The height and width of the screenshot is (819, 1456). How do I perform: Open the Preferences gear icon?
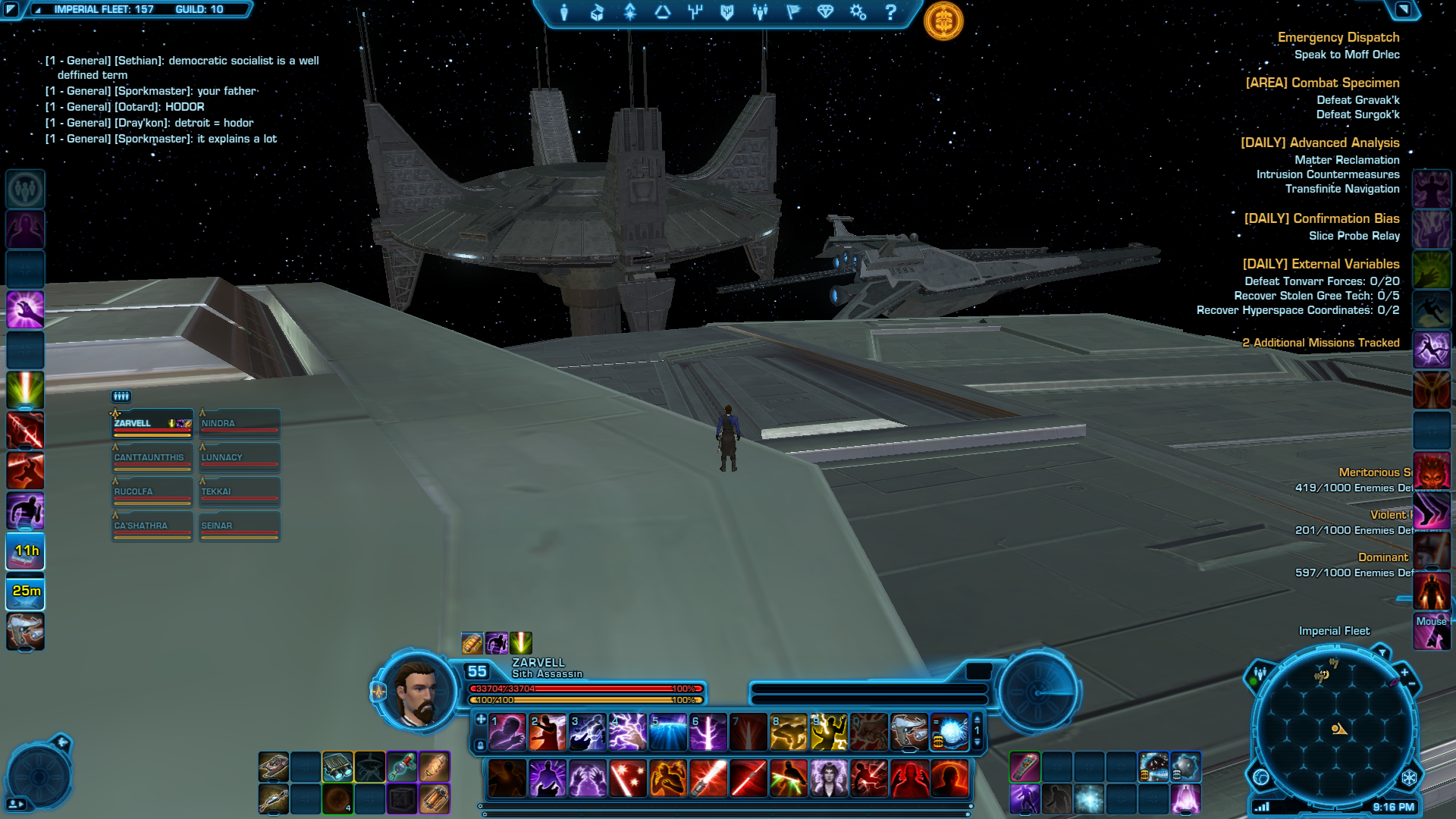click(x=857, y=12)
